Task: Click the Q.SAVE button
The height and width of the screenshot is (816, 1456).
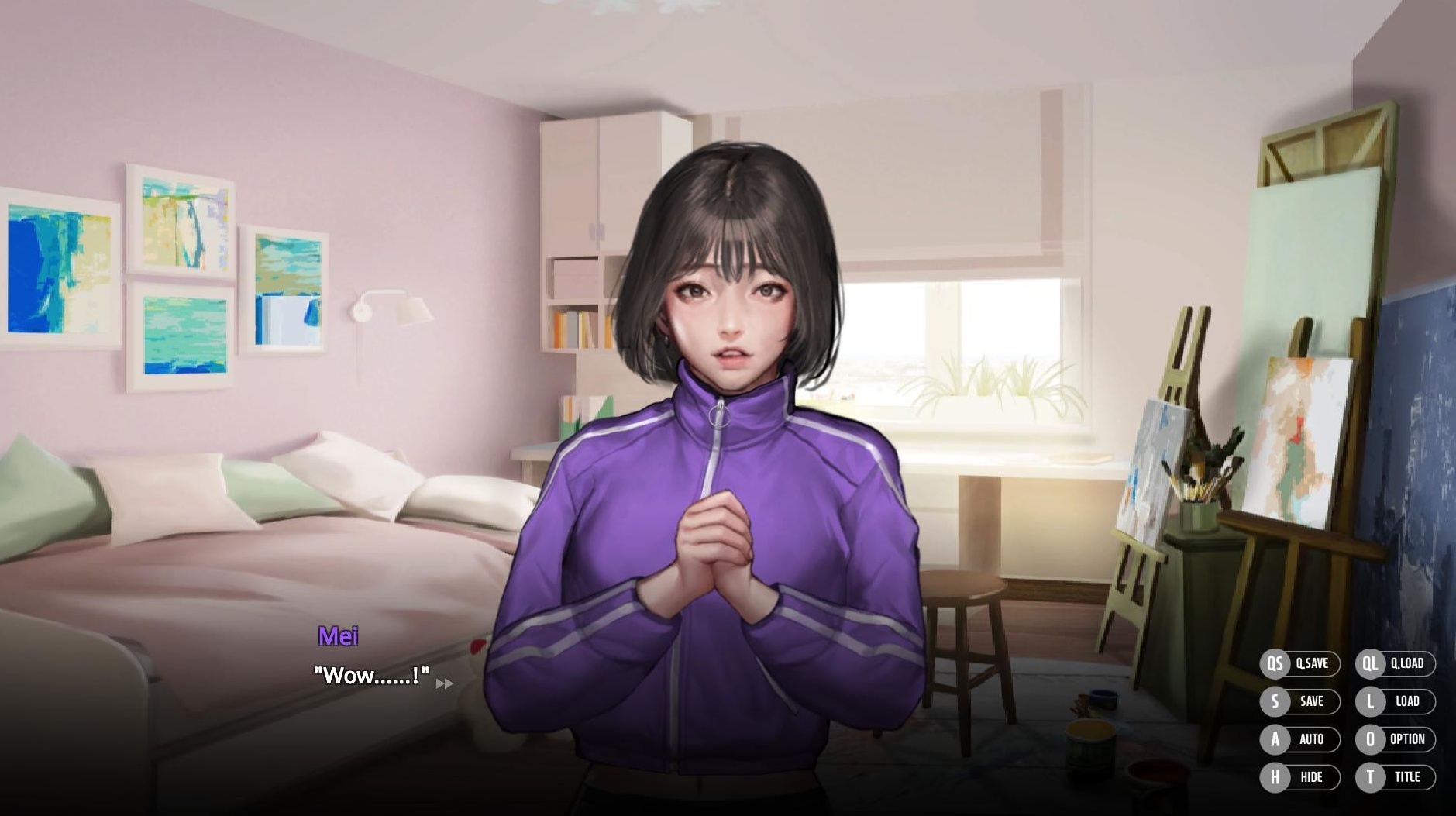Action: tap(1313, 664)
